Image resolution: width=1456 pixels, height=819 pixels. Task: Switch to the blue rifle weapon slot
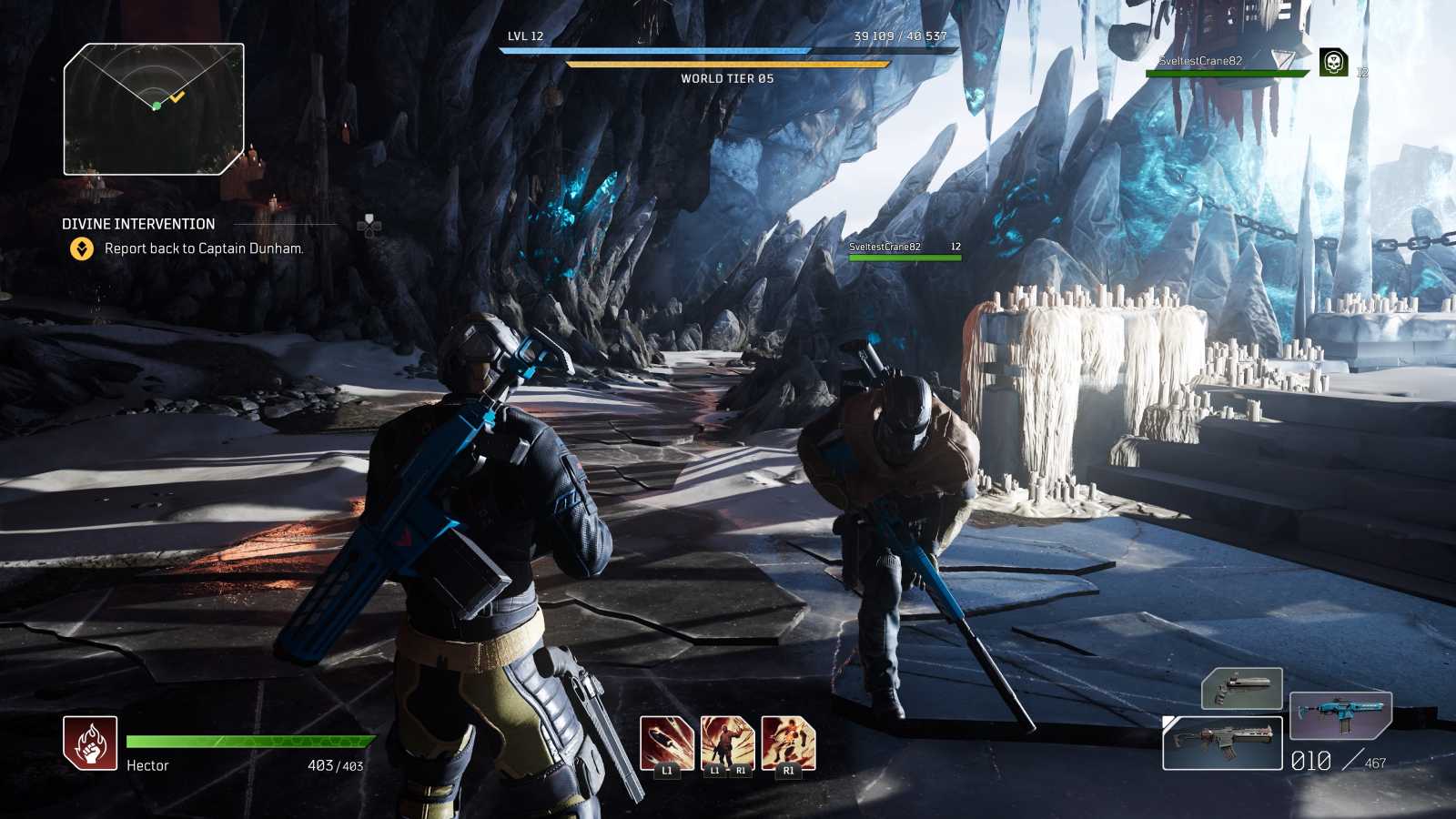pos(1340,715)
